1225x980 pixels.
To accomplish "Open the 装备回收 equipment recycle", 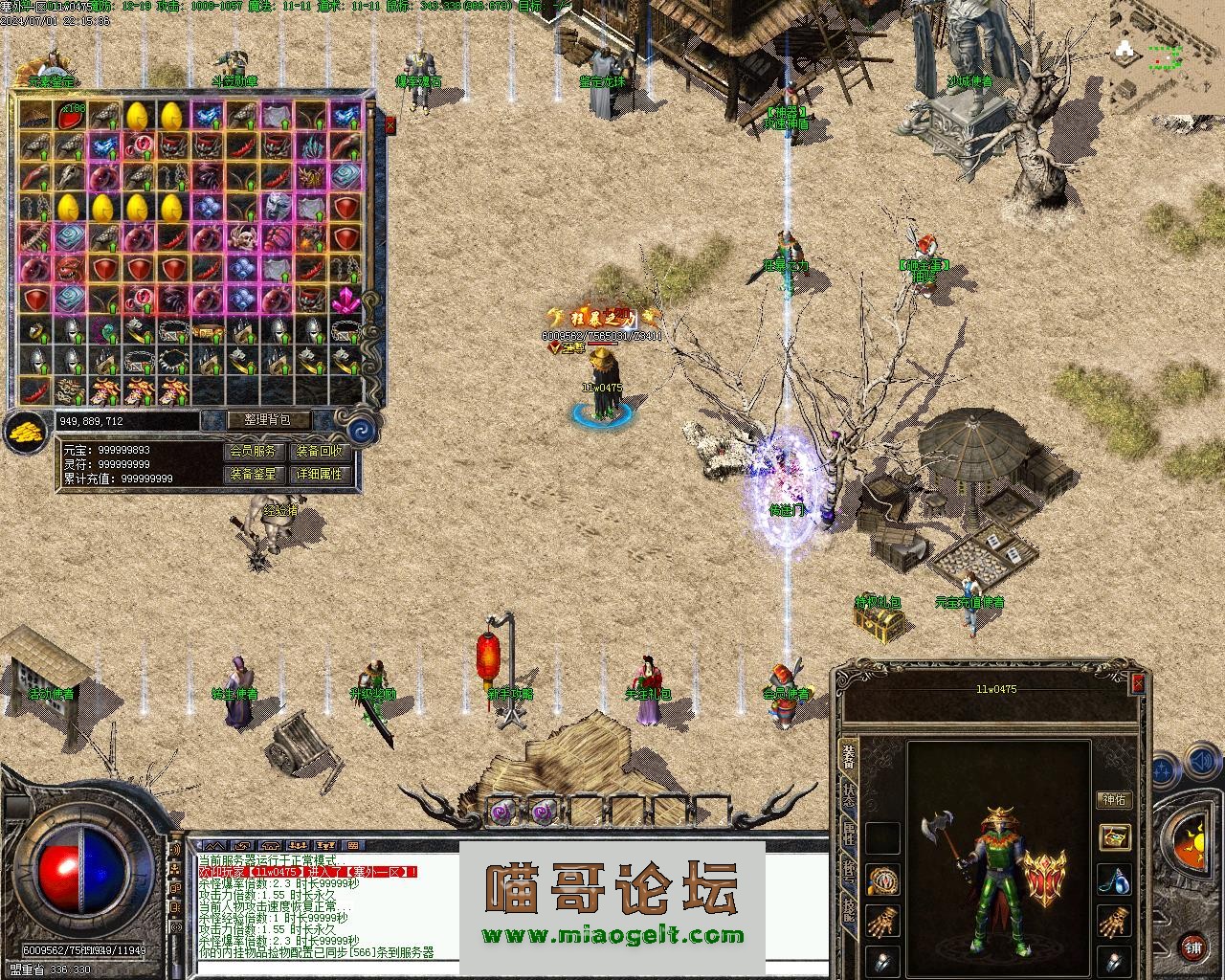I will pos(319,451).
